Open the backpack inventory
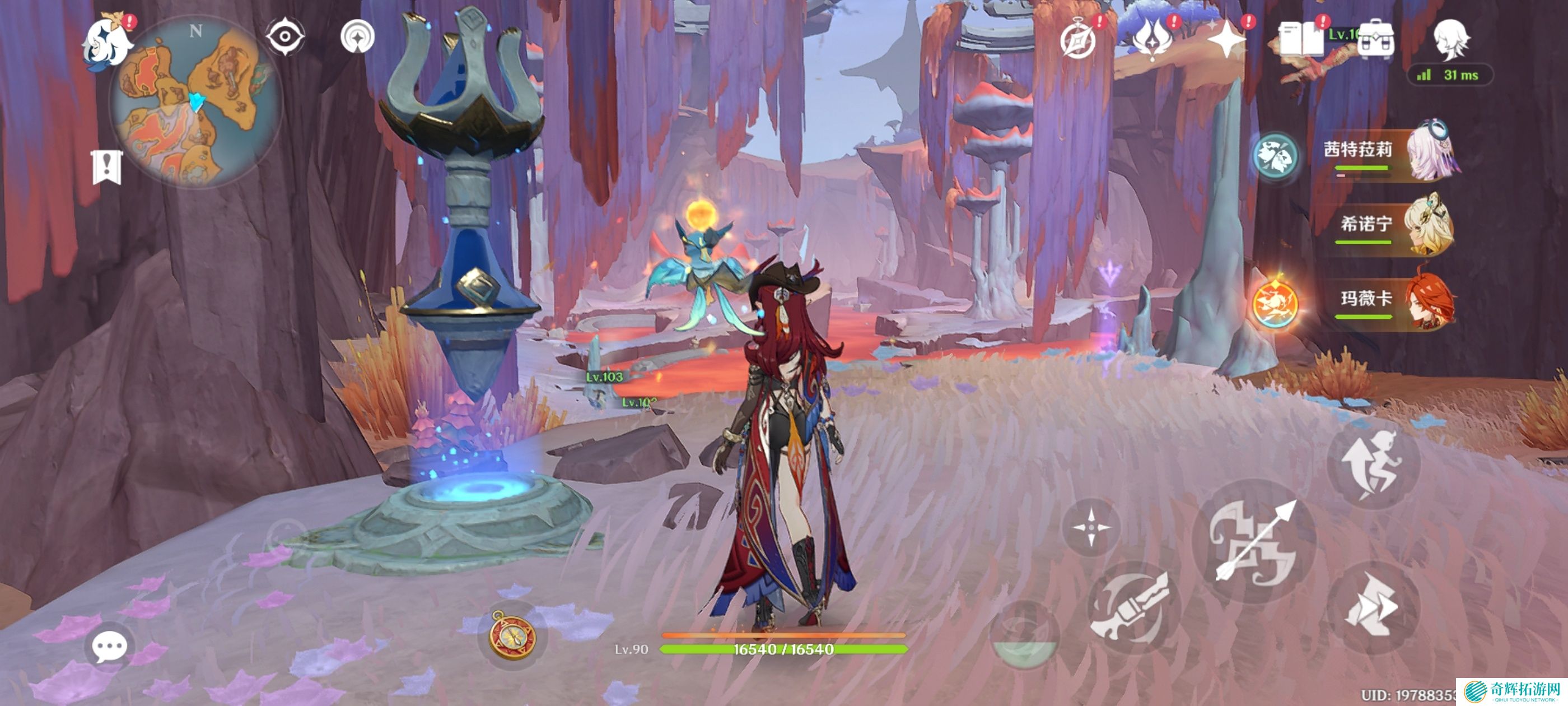Viewport: 1568px width, 706px height. pyautogui.click(x=1376, y=40)
